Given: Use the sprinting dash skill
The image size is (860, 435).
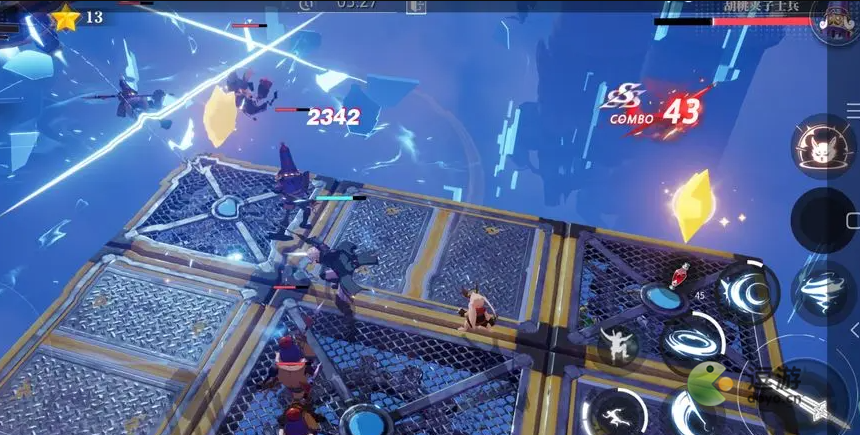Looking at the screenshot, I should tap(616, 410).
